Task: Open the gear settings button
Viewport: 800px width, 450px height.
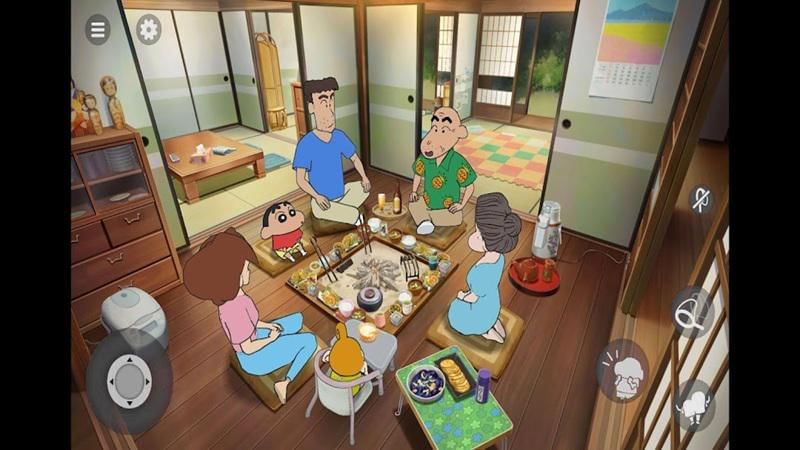Action: (x=148, y=29)
